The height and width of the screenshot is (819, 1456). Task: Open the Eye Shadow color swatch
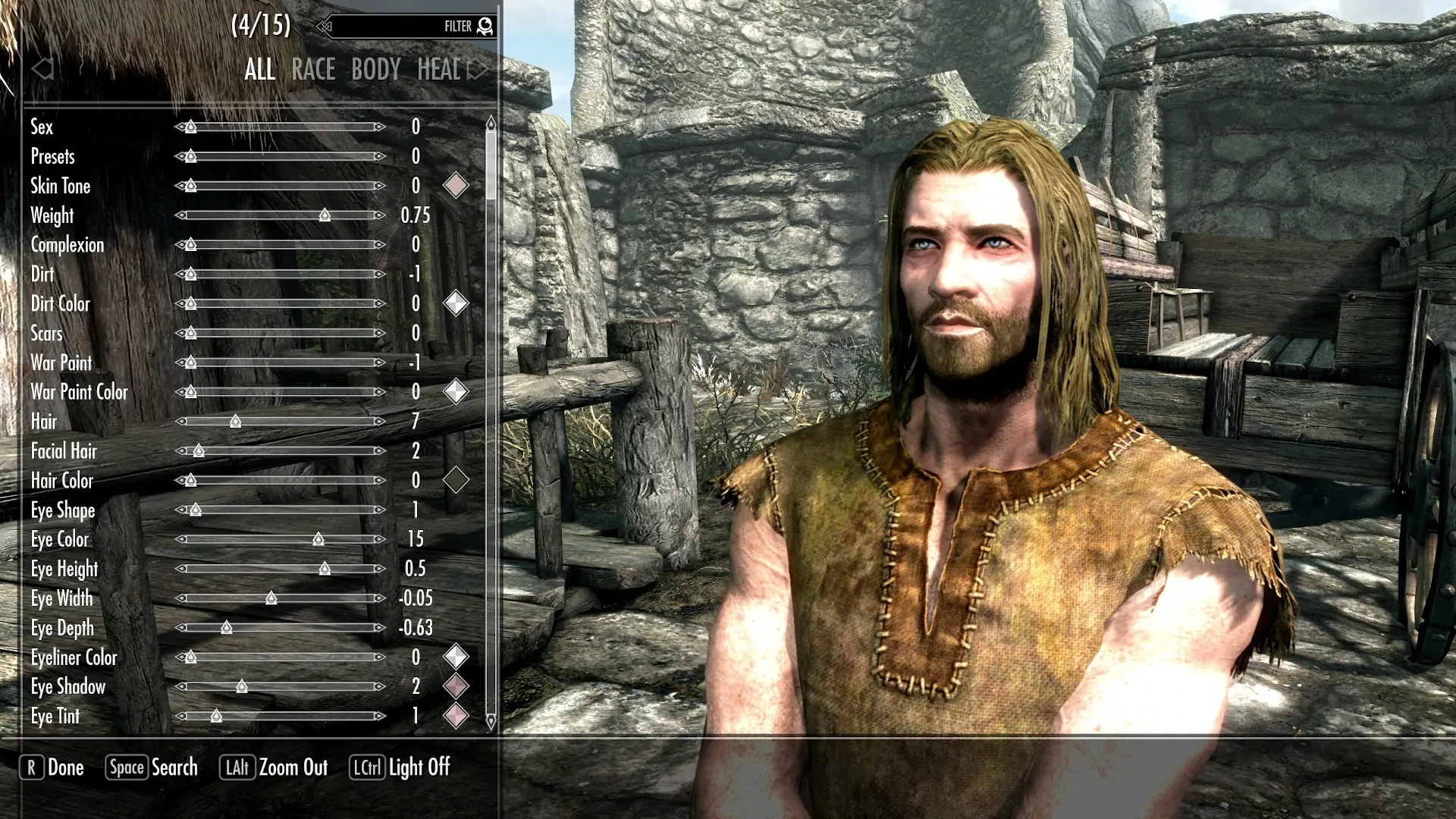tap(455, 686)
